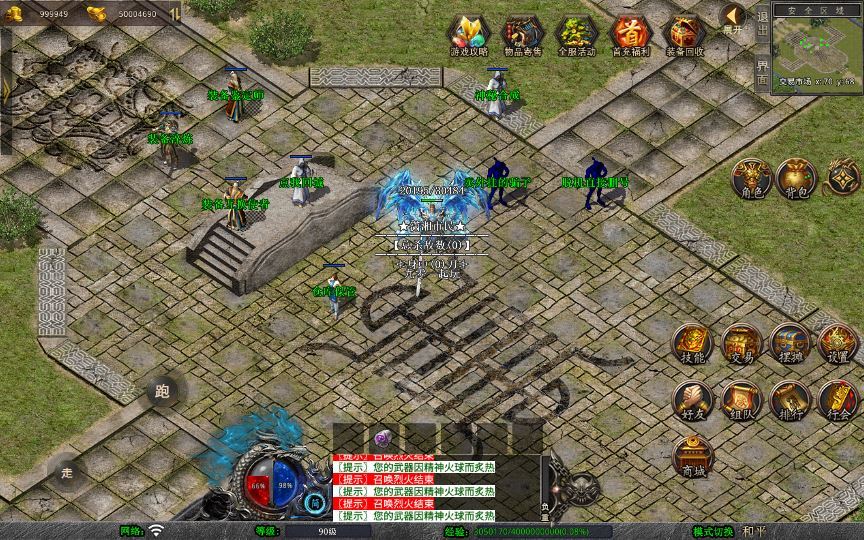
Task: Click the 展开 expand arrow button
Action: (734, 18)
